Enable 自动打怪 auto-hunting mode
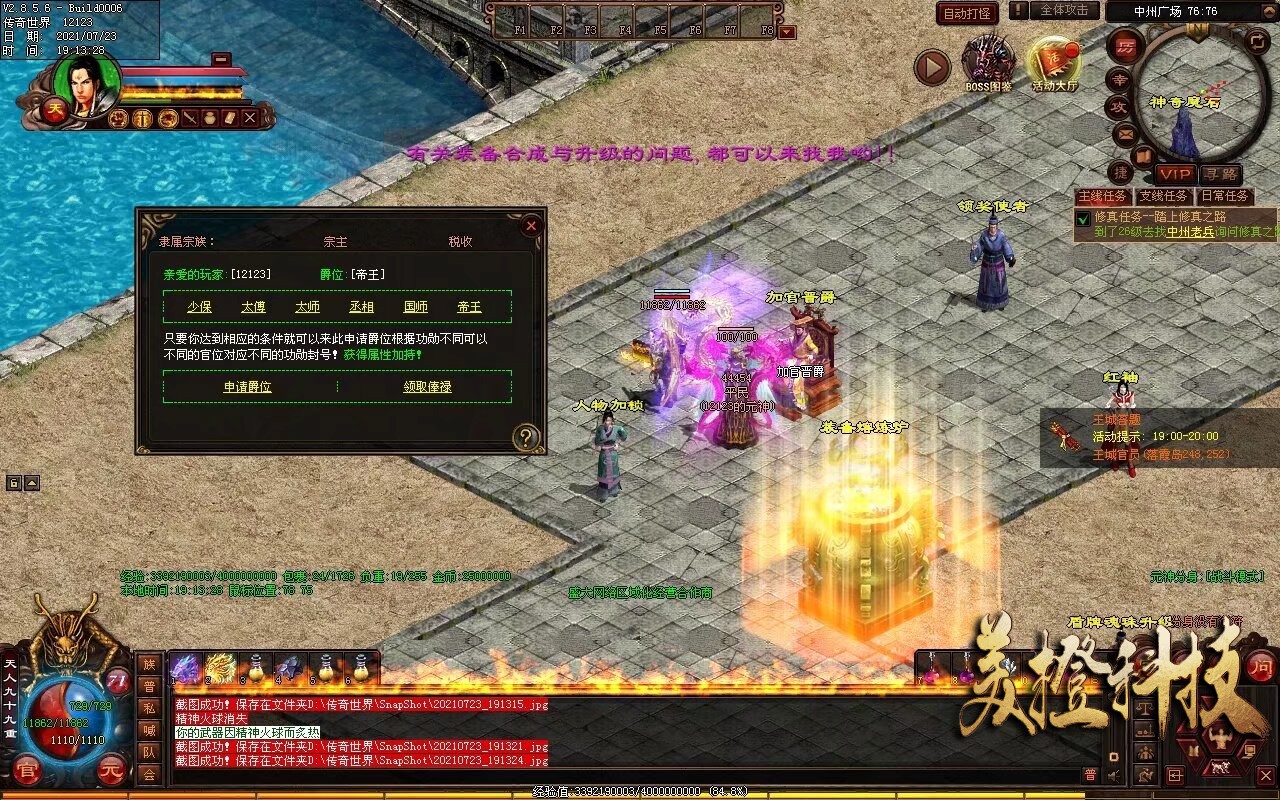 [966, 12]
